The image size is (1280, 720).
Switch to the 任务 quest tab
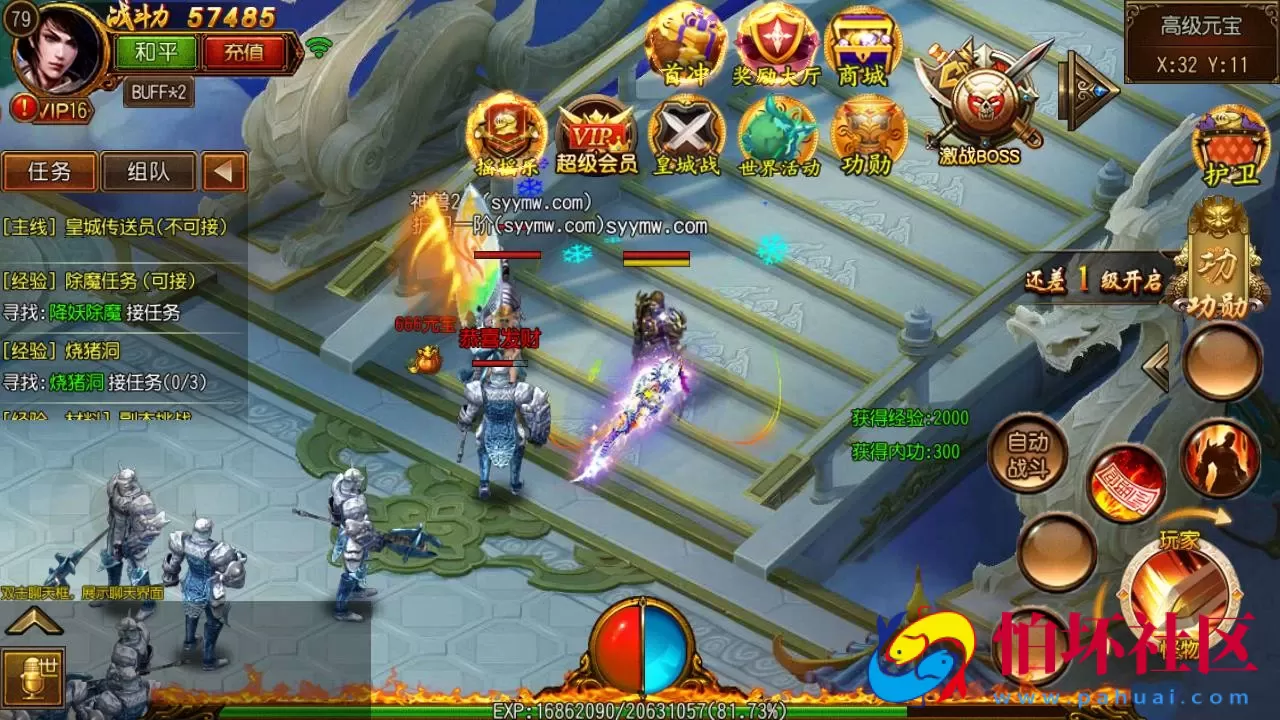coord(48,172)
